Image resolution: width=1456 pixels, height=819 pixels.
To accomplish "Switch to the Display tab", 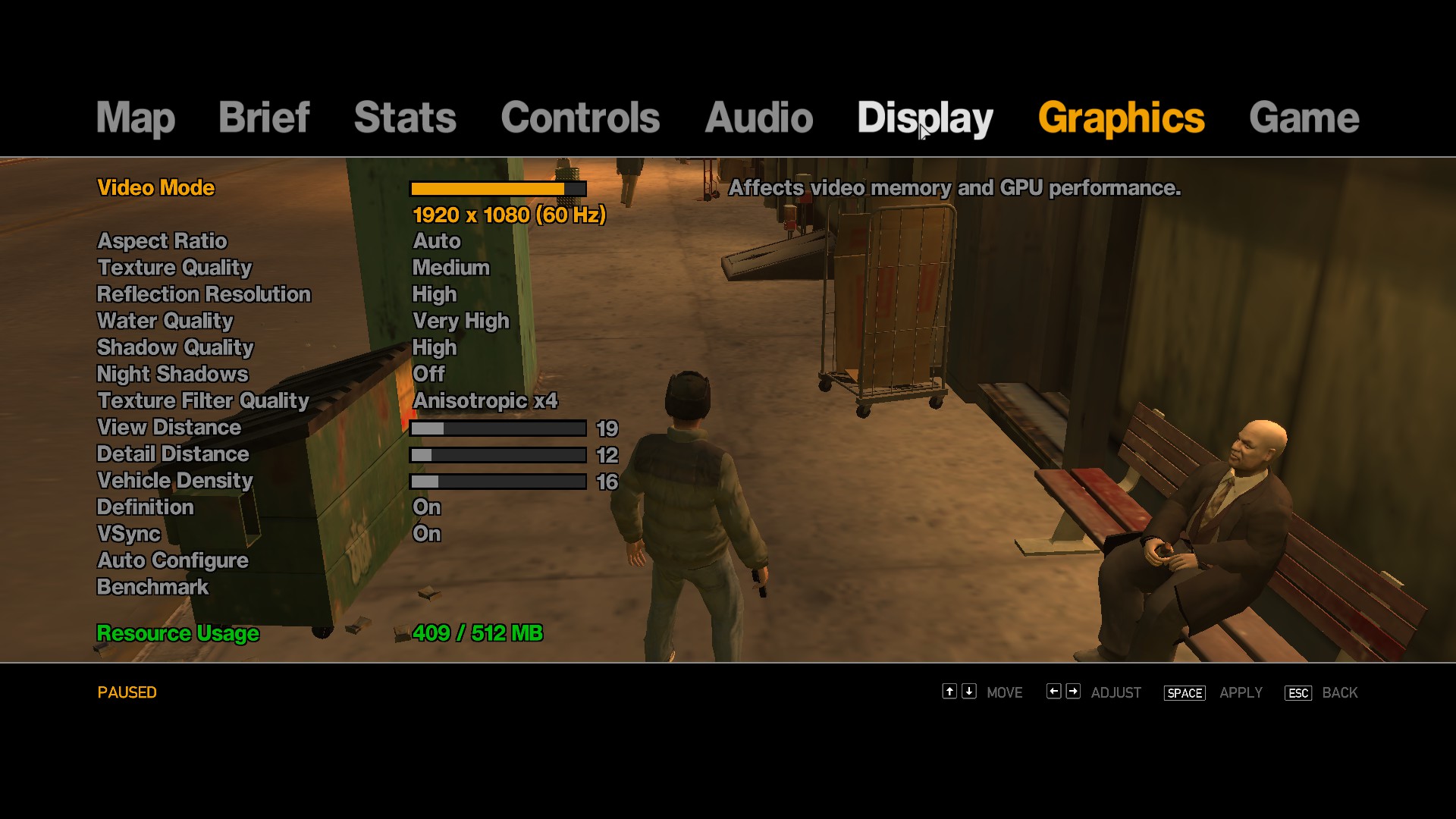I will 924,118.
